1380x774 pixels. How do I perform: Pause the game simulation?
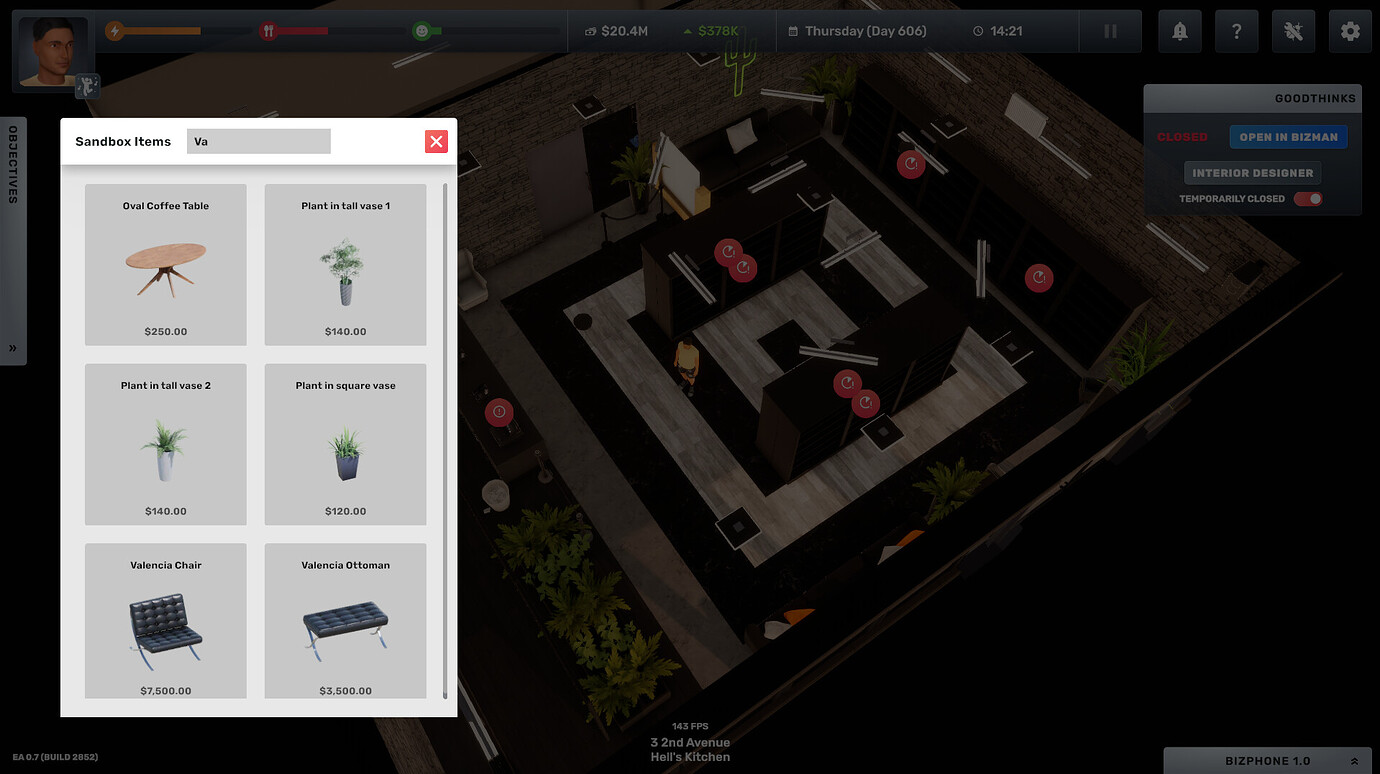click(1110, 31)
